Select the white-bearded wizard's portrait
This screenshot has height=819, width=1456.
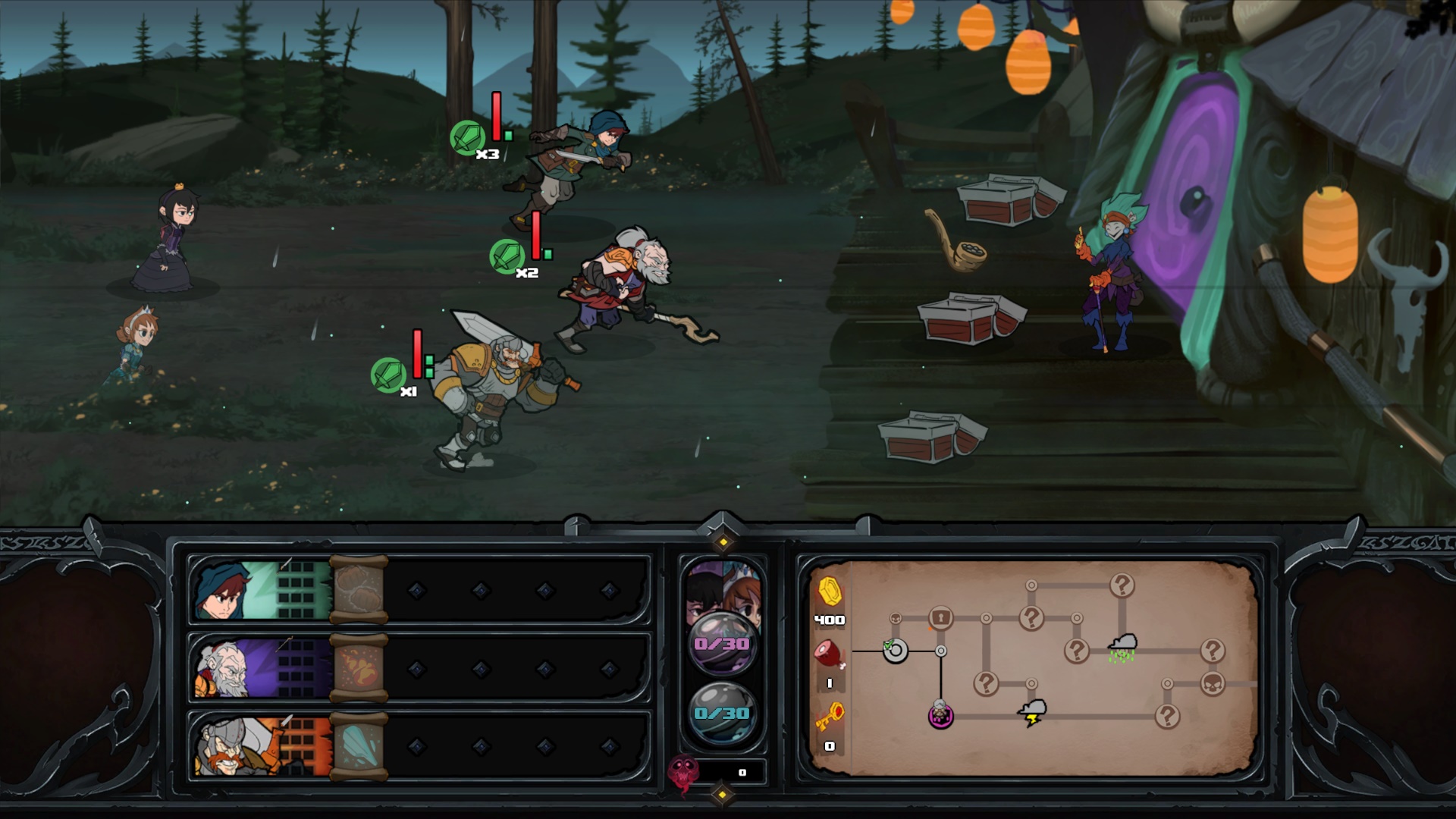tap(227, 669)
